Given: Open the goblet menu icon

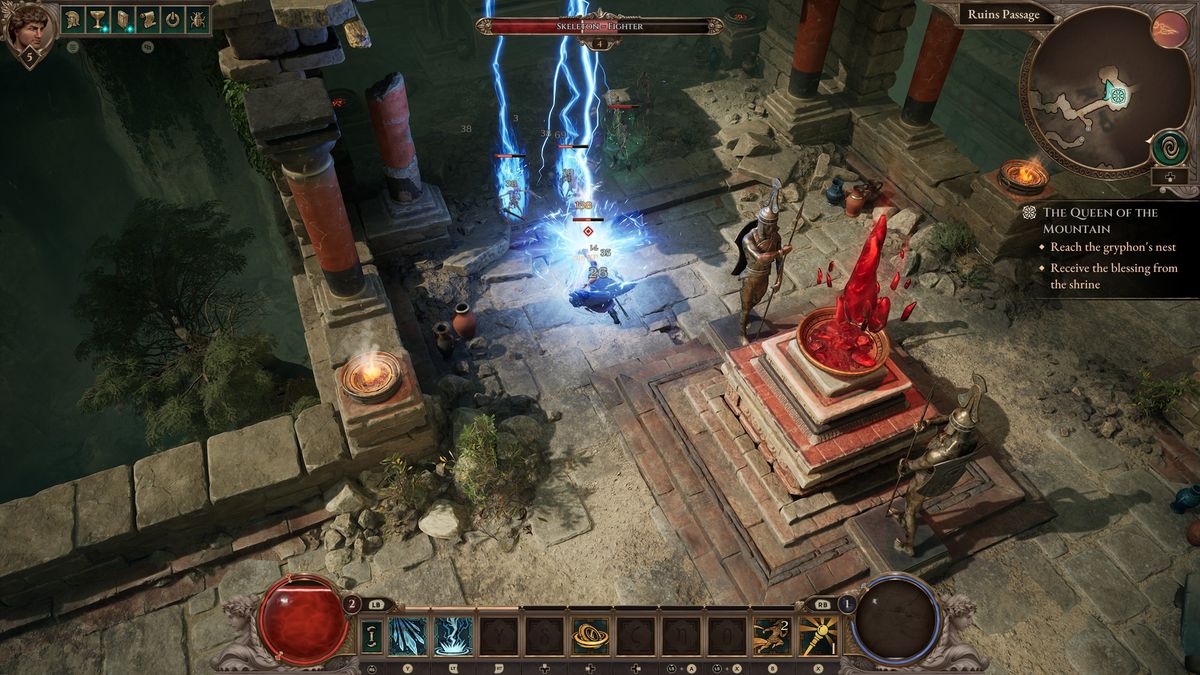Looking at the screenshot, I should pyautogui.click(x=98, y=19).
